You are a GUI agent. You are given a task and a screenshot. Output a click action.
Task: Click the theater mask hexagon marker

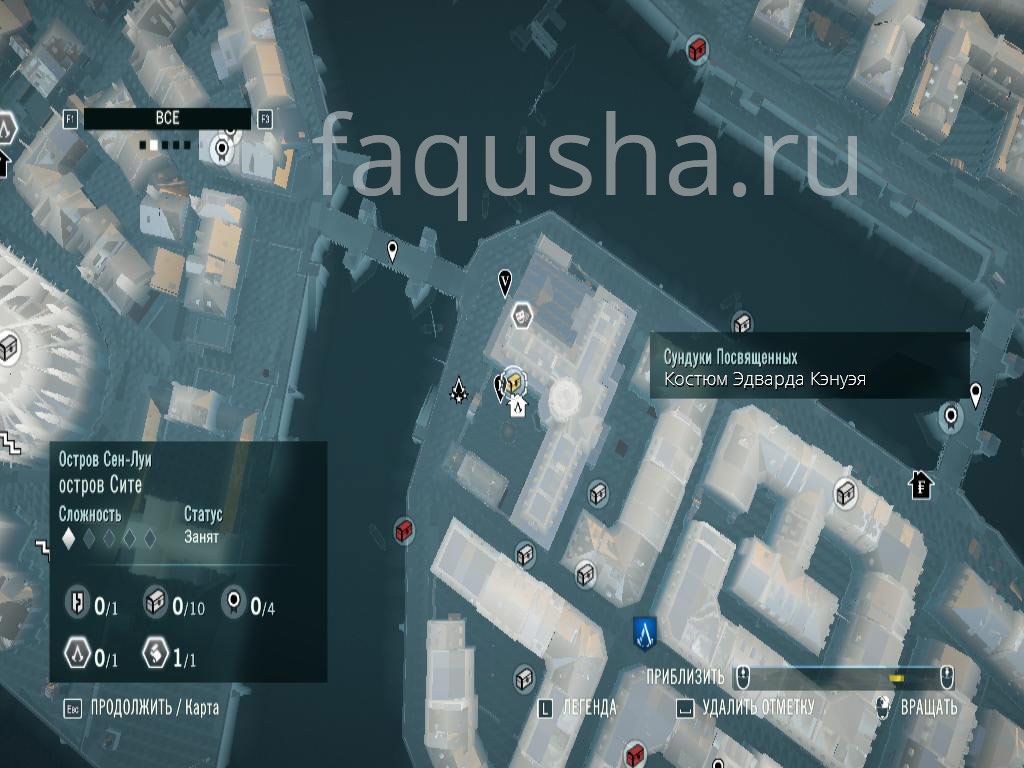[x=521, y=316]
